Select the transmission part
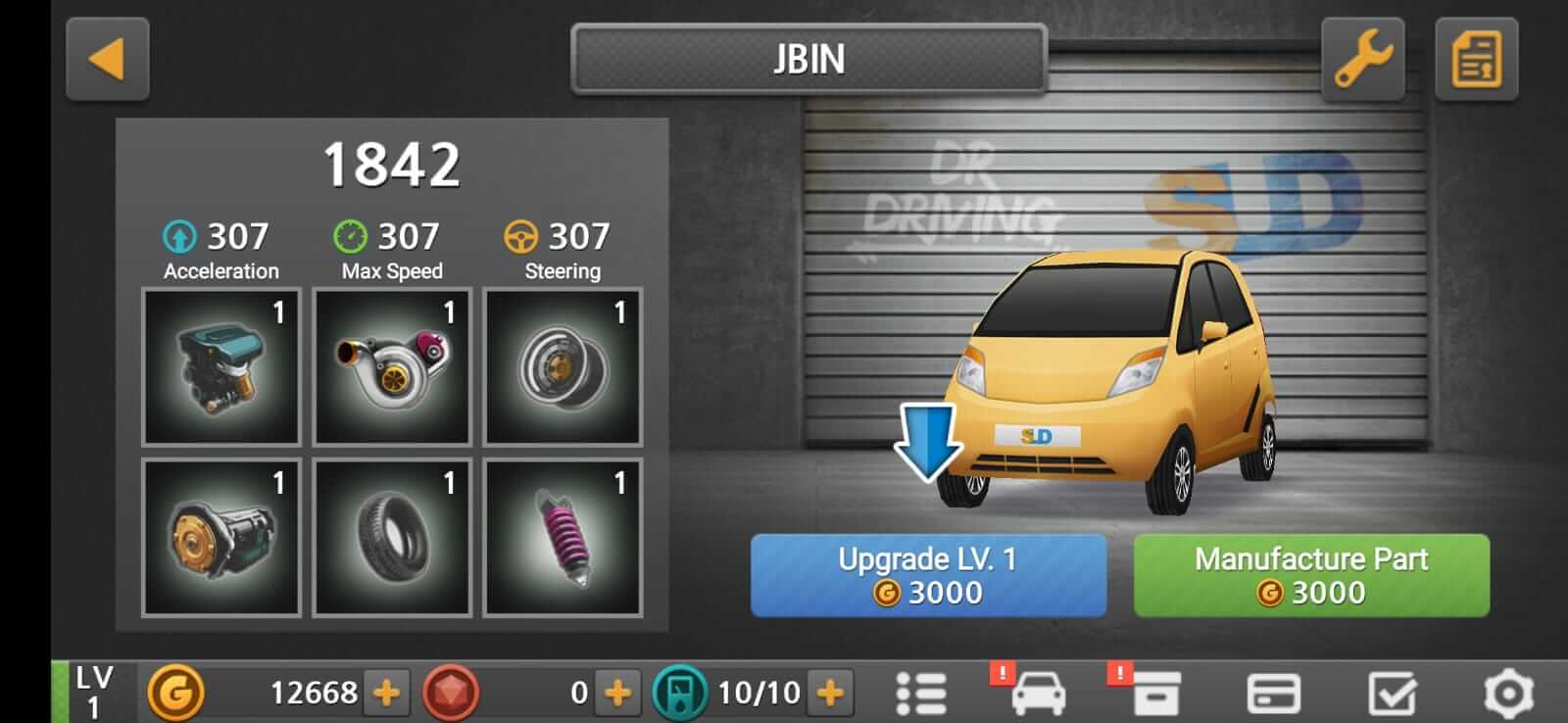Screen dimensions: 1568x723 coord(220,538)
